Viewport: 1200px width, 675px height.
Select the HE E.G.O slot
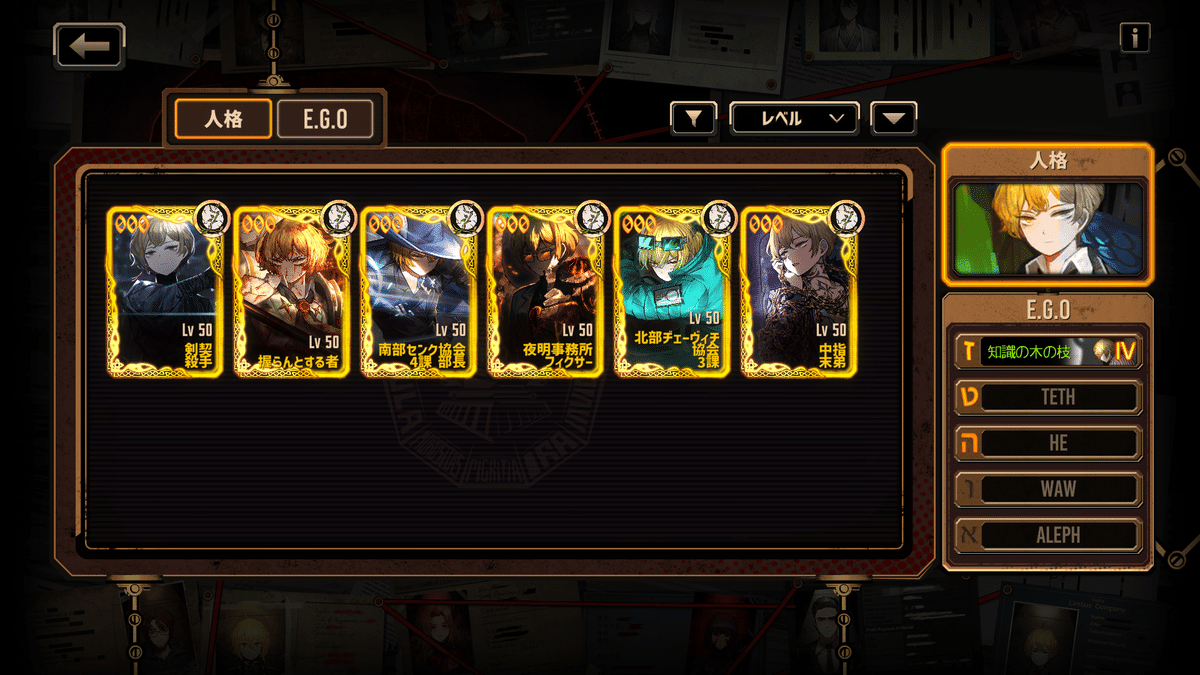click(1047, 443)
